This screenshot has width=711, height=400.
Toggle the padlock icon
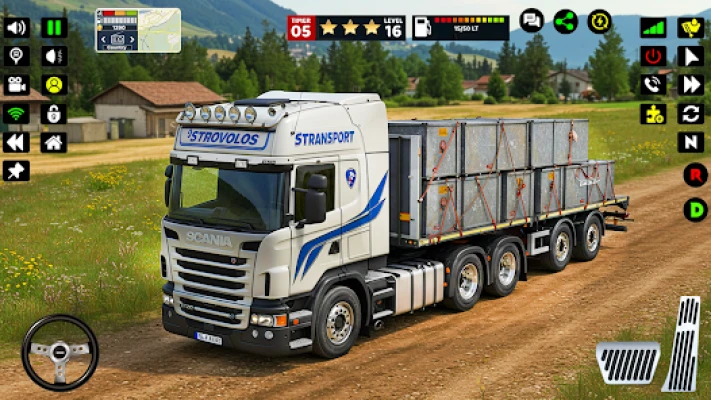[x=54, y=114]
